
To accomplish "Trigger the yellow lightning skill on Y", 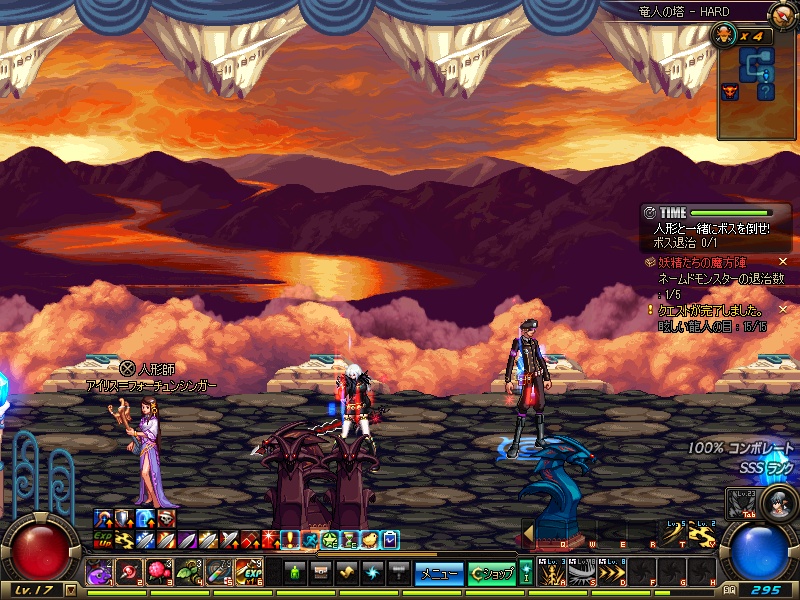I will coord(707,535).
